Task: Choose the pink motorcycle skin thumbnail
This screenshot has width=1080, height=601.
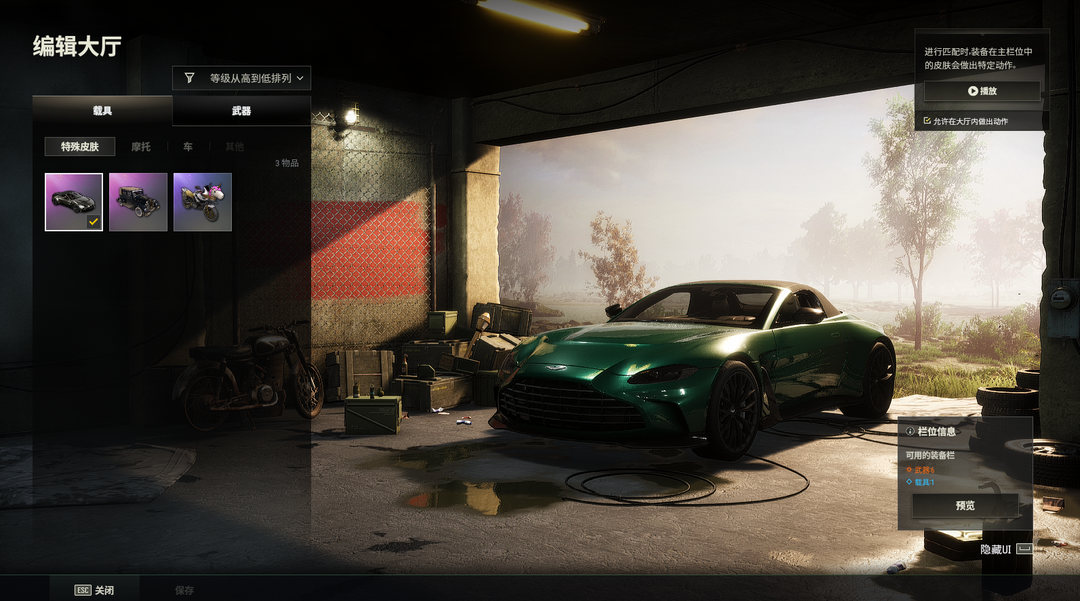Action: [x=202, y=202]
